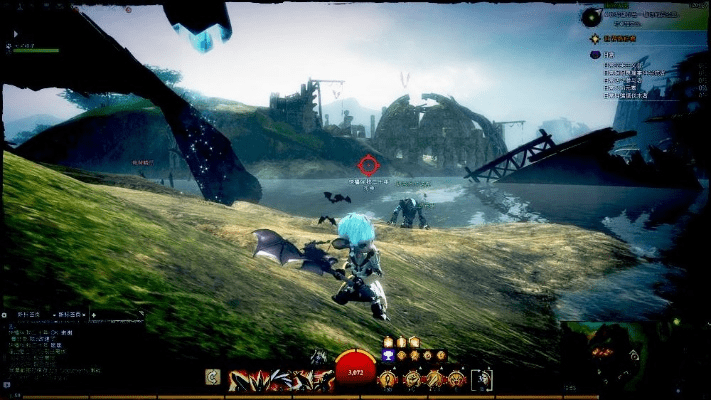Use the healing skill right of health orb

click(386, 379)
